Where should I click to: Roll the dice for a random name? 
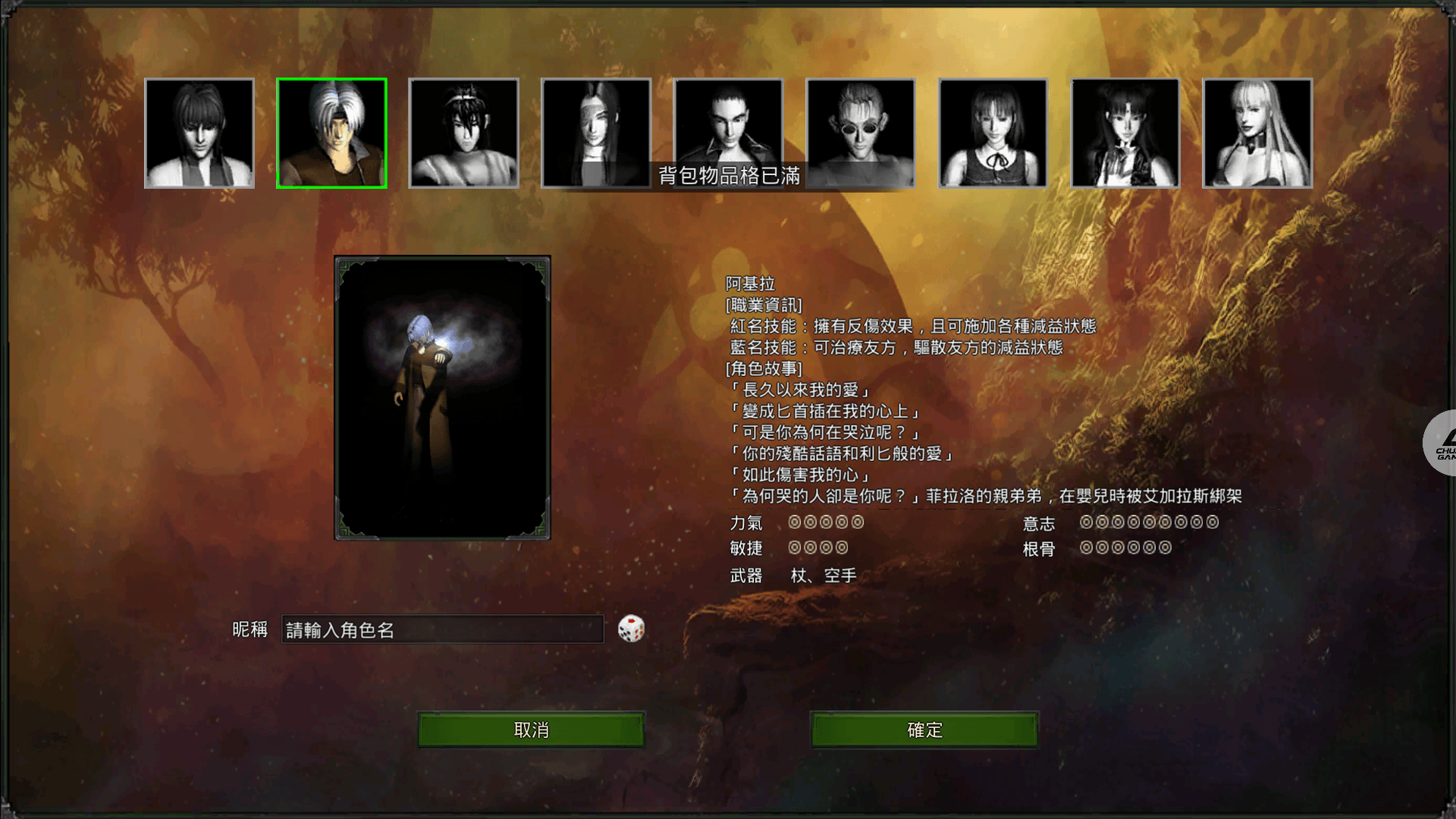point(631,629)
